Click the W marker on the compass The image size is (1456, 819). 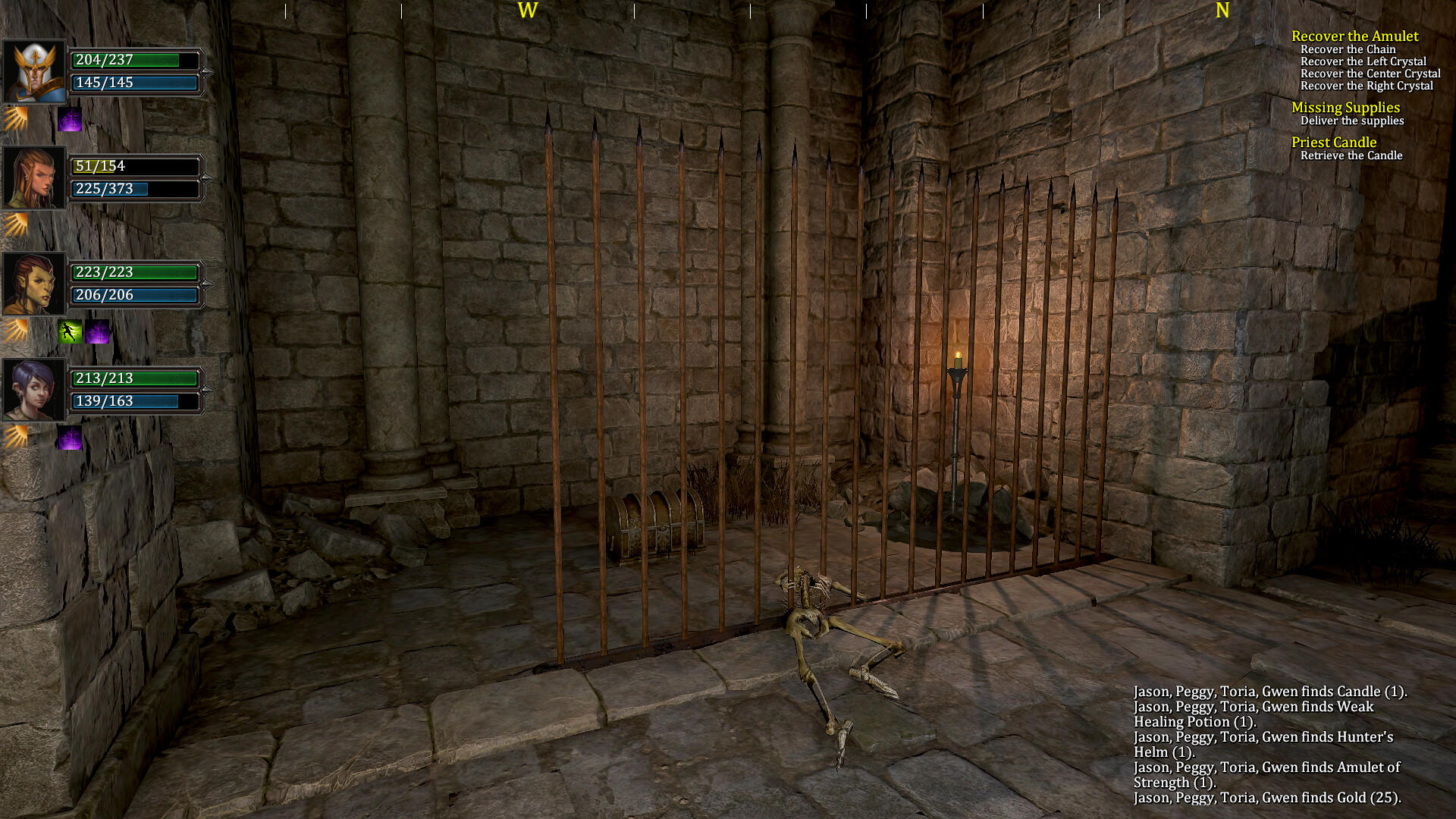point(528,11)
